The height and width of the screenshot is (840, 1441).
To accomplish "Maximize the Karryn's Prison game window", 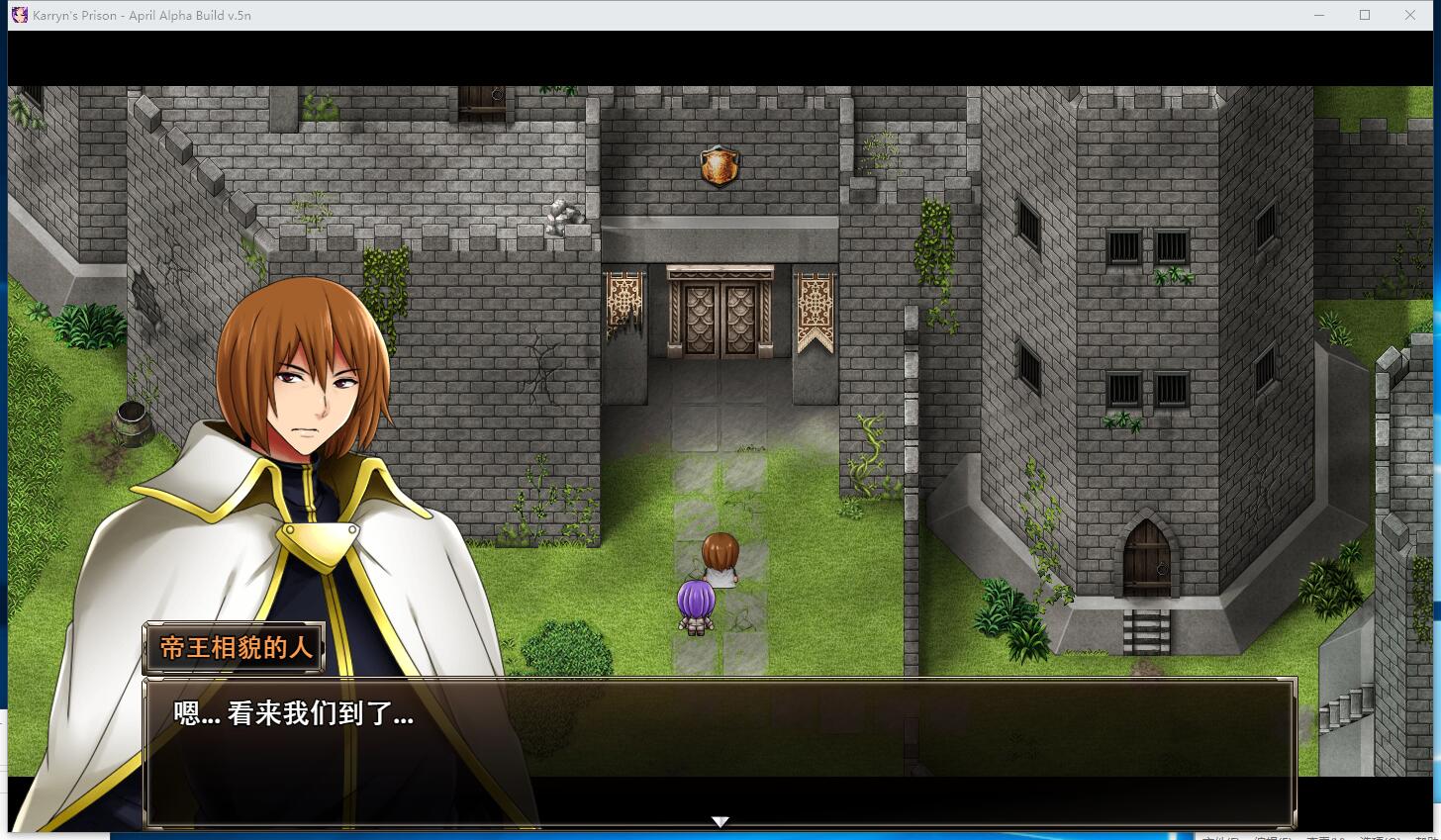I will click(1364, 15).
